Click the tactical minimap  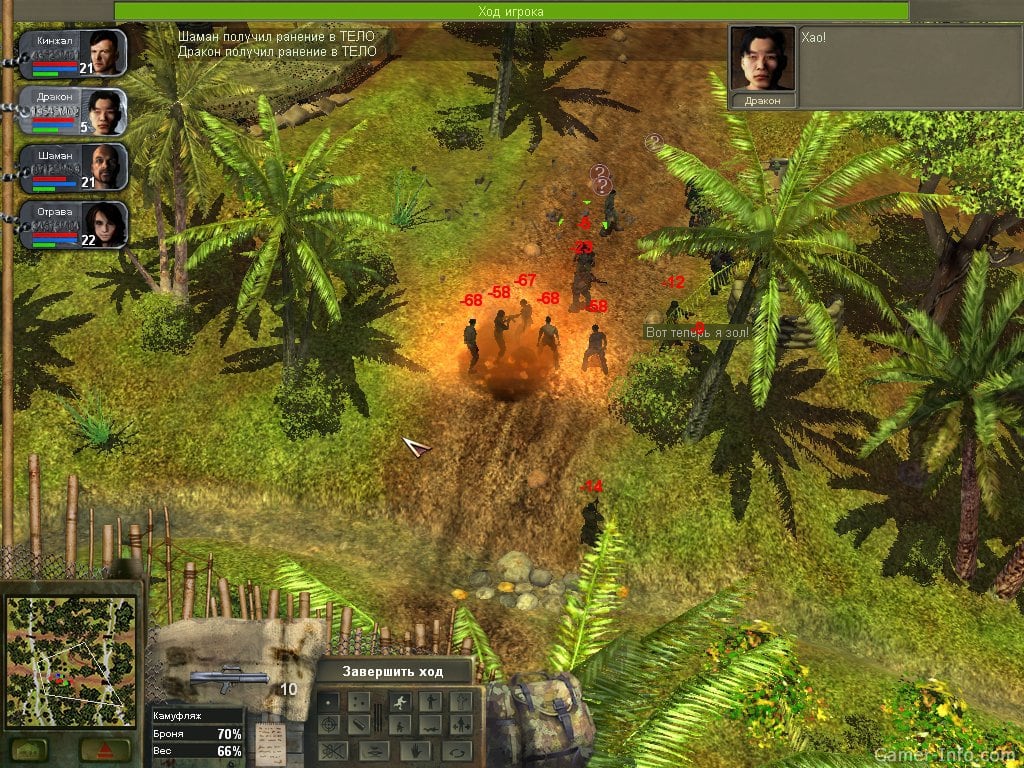71,662
